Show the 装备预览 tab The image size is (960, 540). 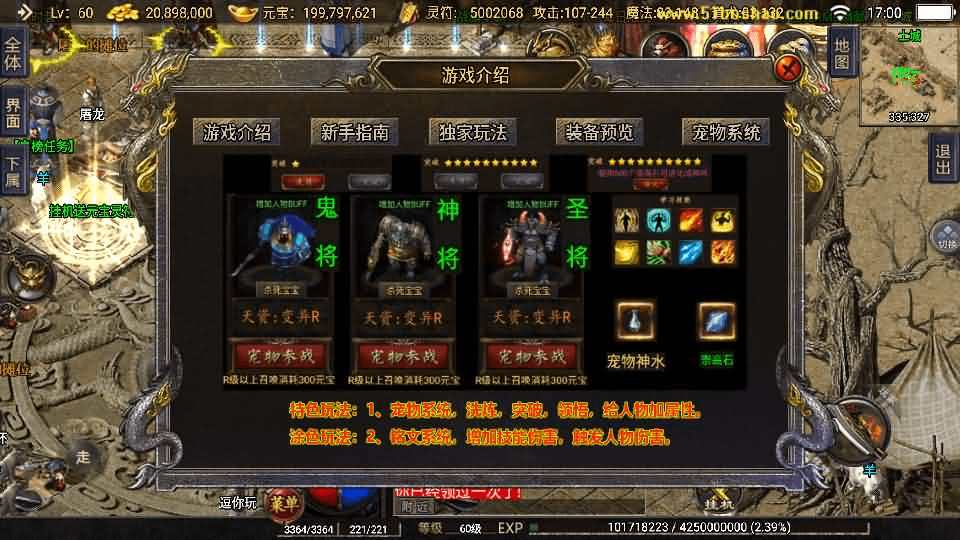[x=599, y=132]
